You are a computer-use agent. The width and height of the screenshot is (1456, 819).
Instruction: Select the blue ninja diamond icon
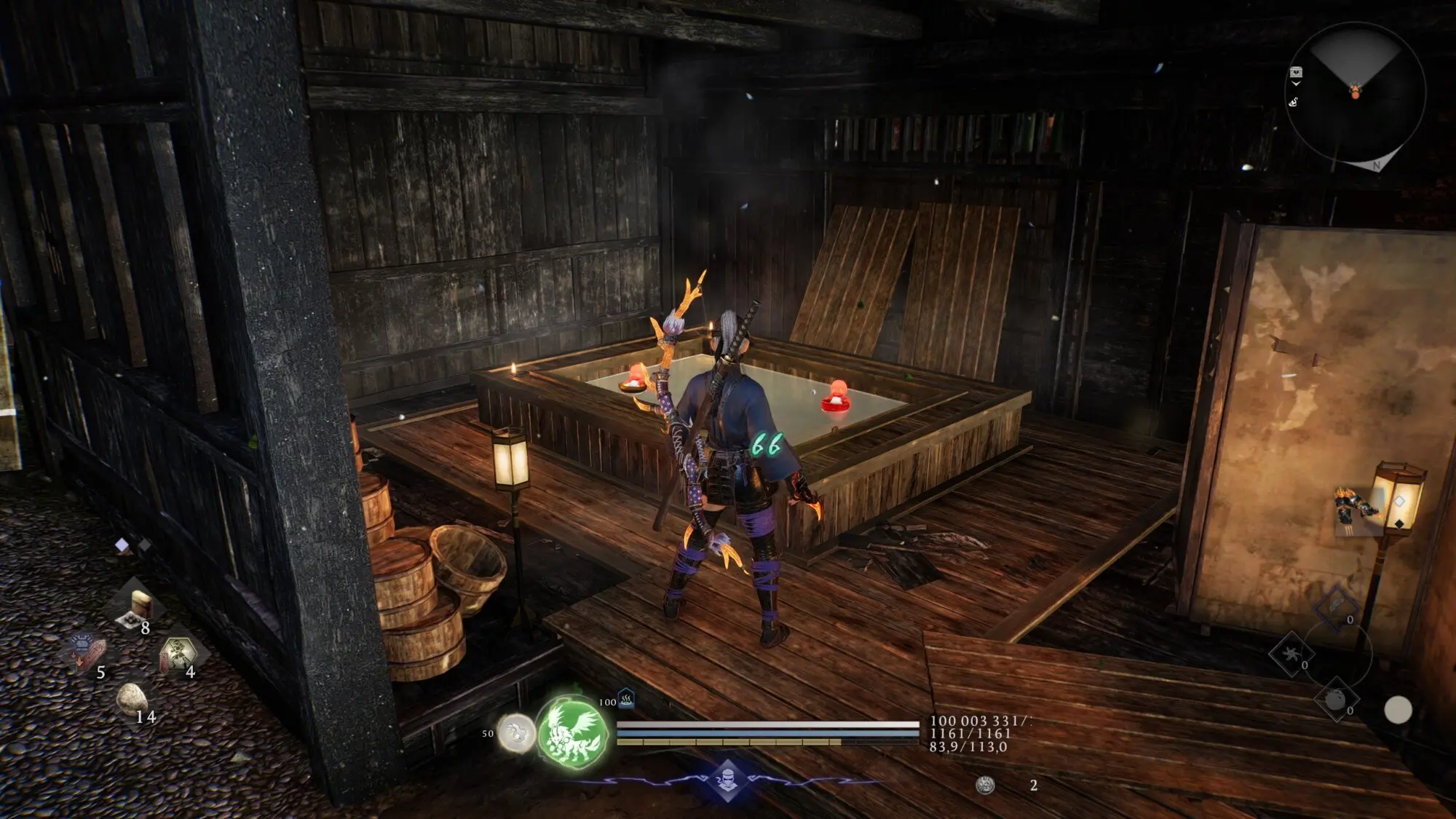728,779
